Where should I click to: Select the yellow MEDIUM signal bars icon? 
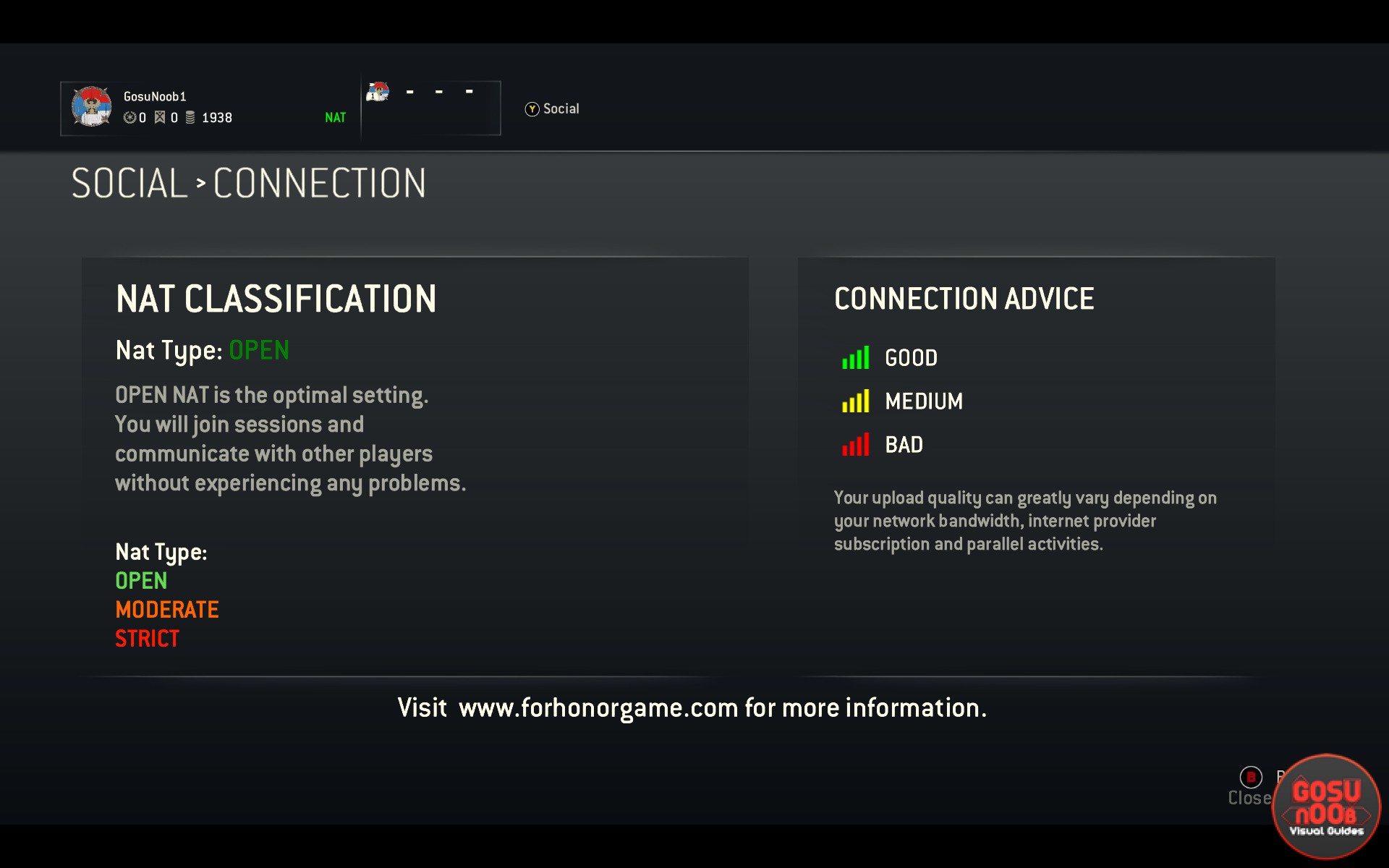(x=855, y=401)
